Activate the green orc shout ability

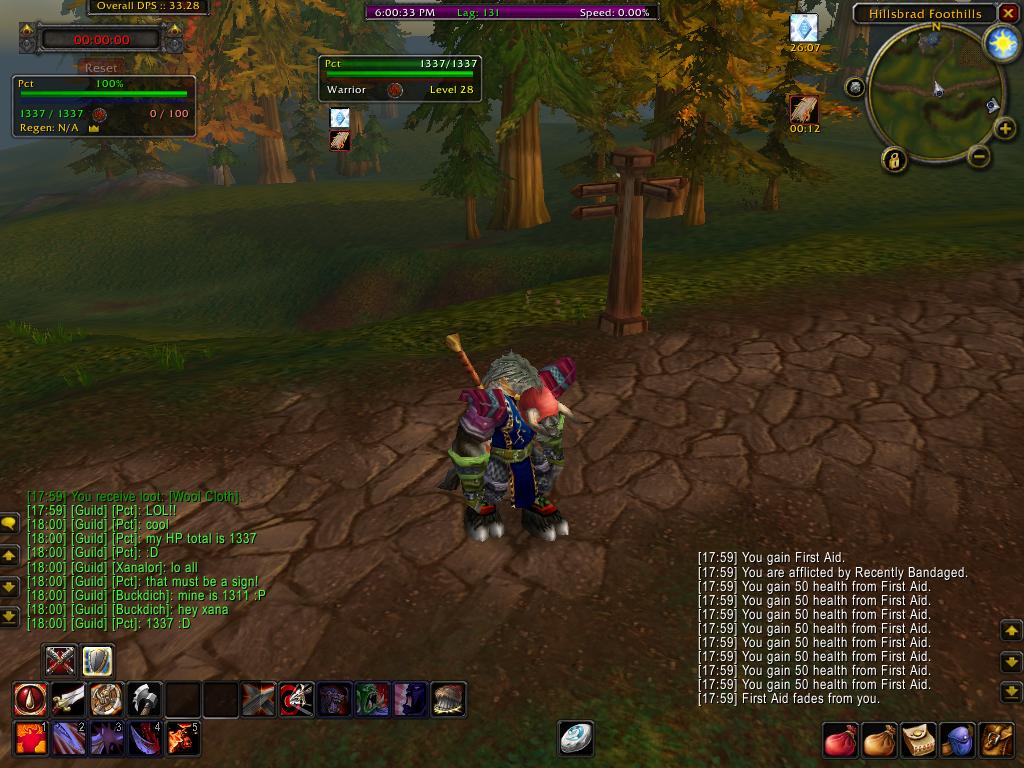pos(373,699)
